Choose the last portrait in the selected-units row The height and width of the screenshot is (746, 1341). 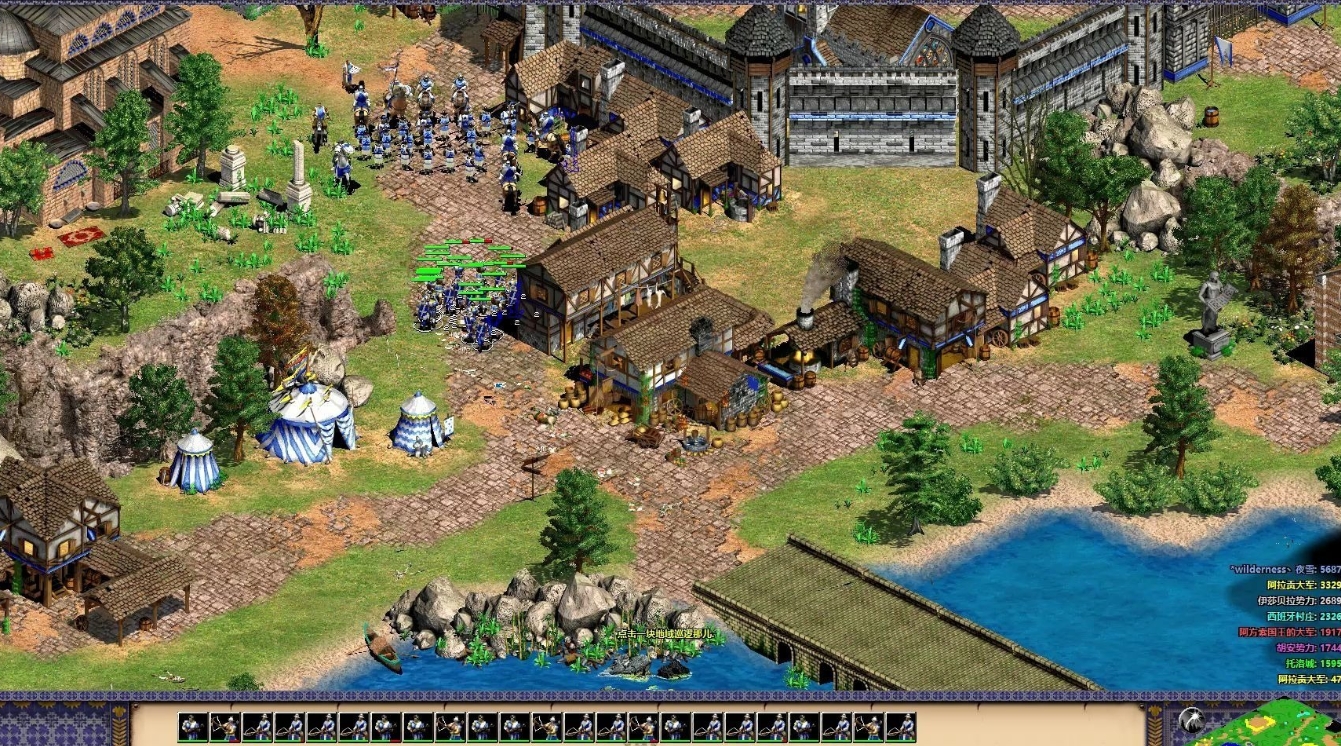(x=901, y=727)
